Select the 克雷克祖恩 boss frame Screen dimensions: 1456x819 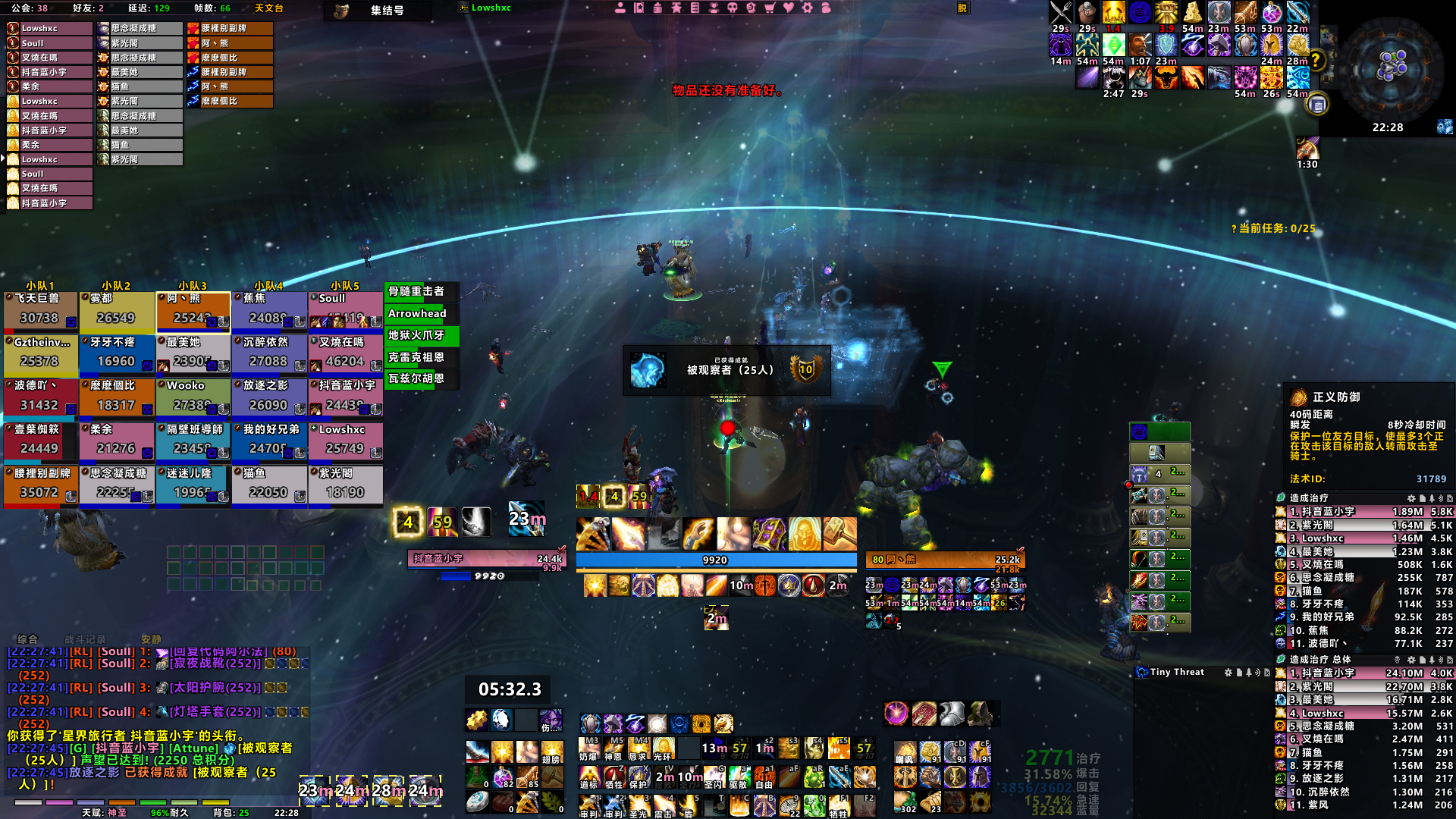pyautogui.click(x=422, y=357)
